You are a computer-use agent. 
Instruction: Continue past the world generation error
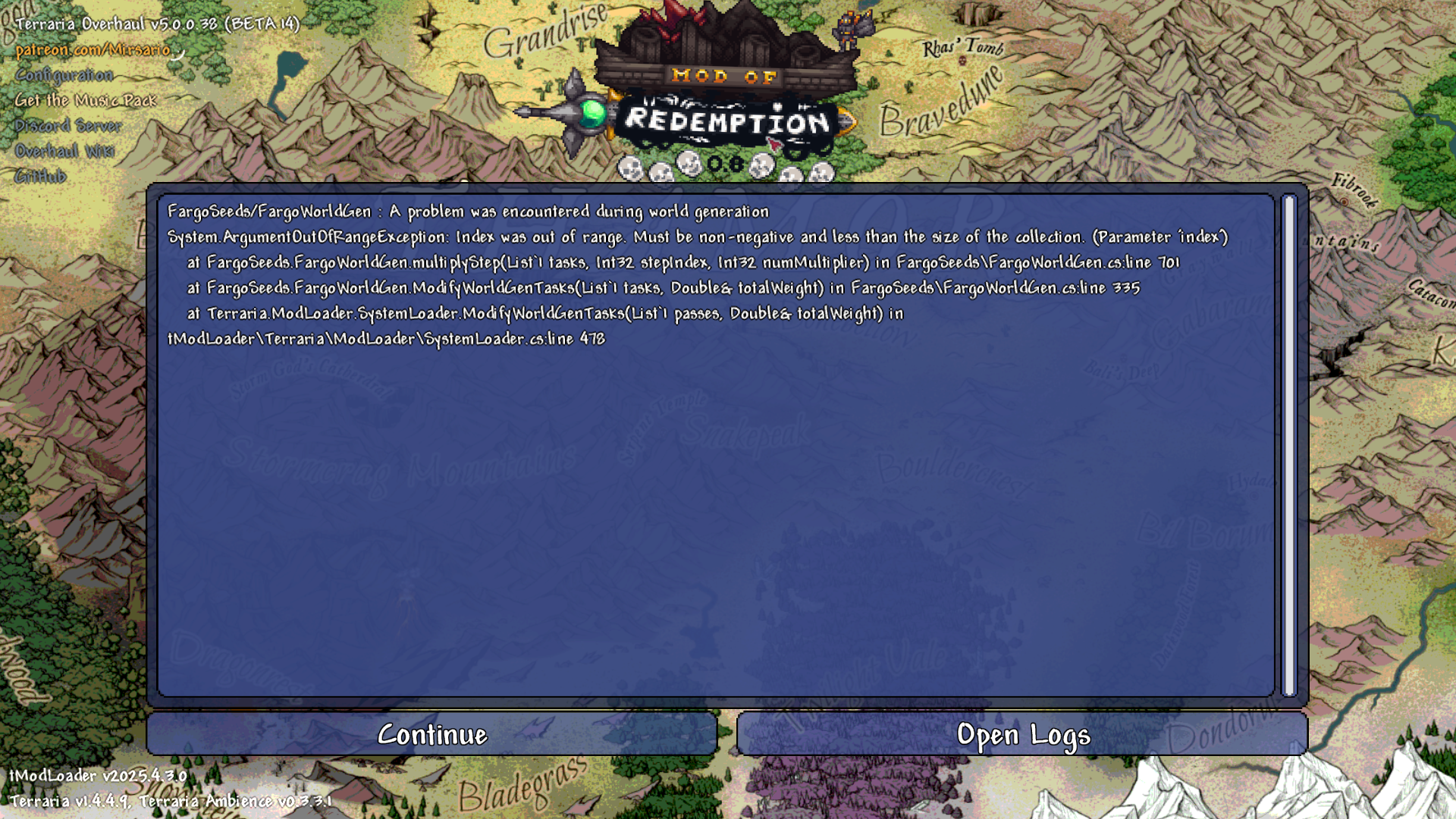click(432, 734)
